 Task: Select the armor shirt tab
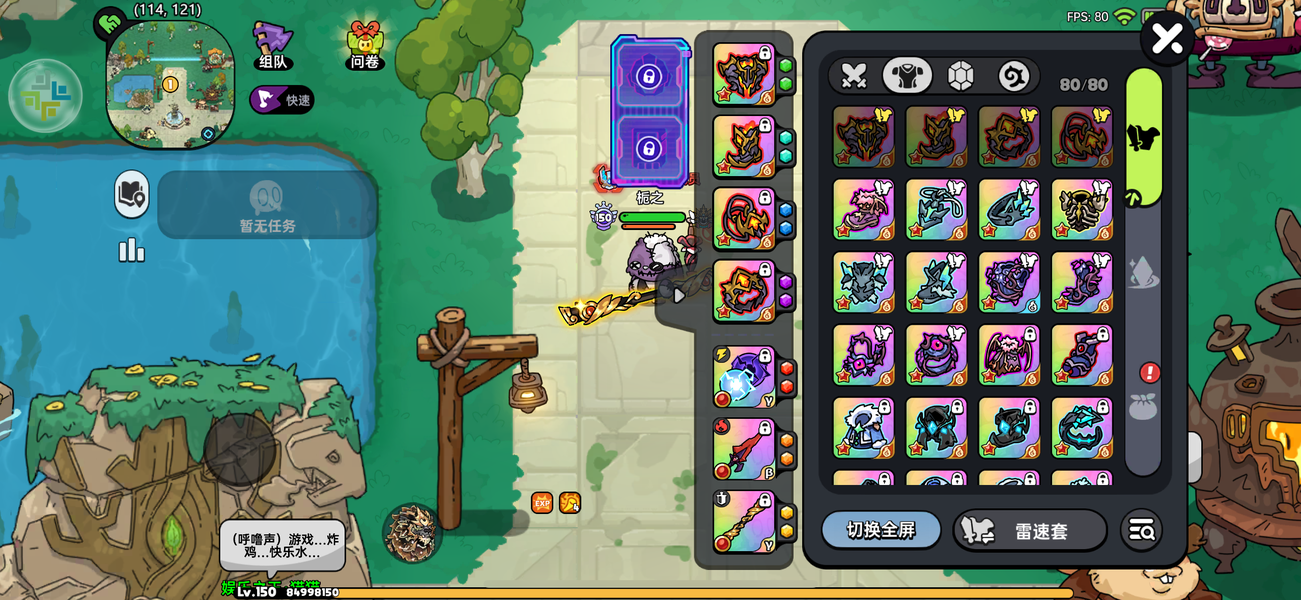(907, 76)
